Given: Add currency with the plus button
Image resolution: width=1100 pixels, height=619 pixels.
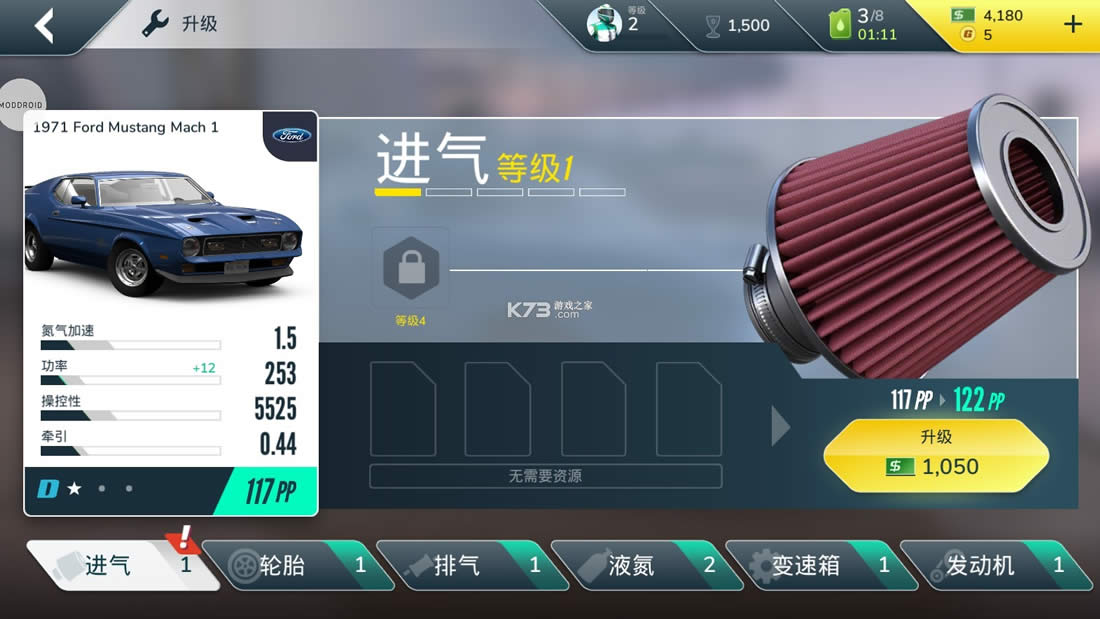Looking at the screenshot, I should (x=1073, y=25).
